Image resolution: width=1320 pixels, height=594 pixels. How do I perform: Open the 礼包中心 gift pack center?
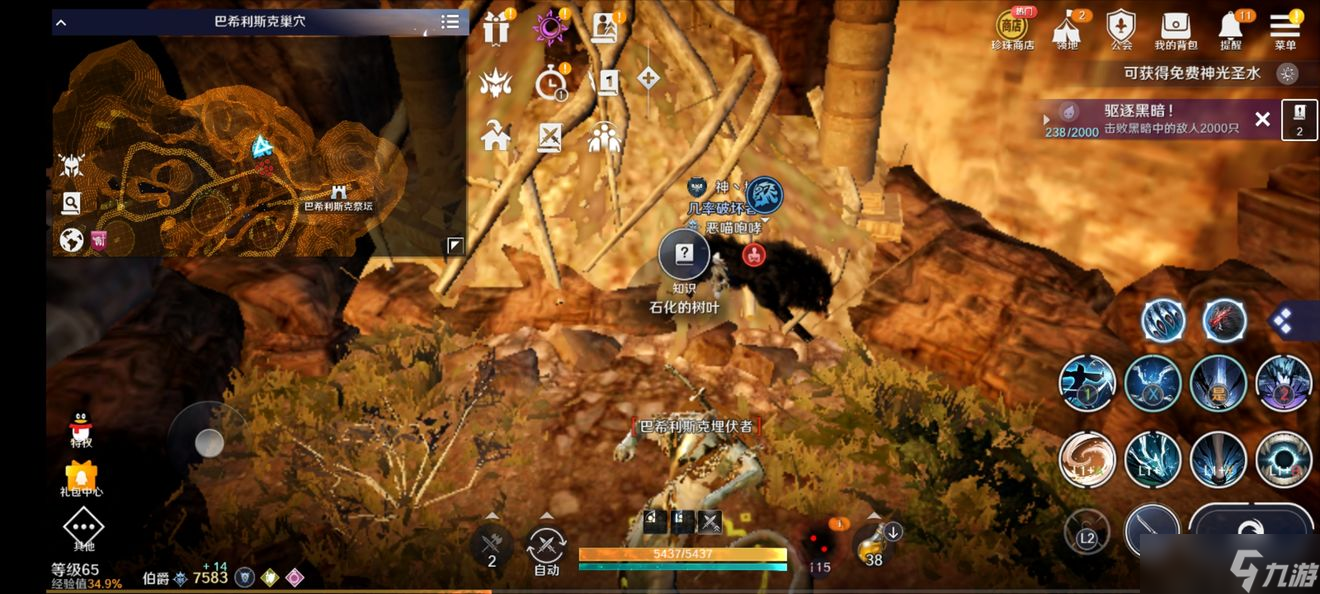tap(81, 476)
